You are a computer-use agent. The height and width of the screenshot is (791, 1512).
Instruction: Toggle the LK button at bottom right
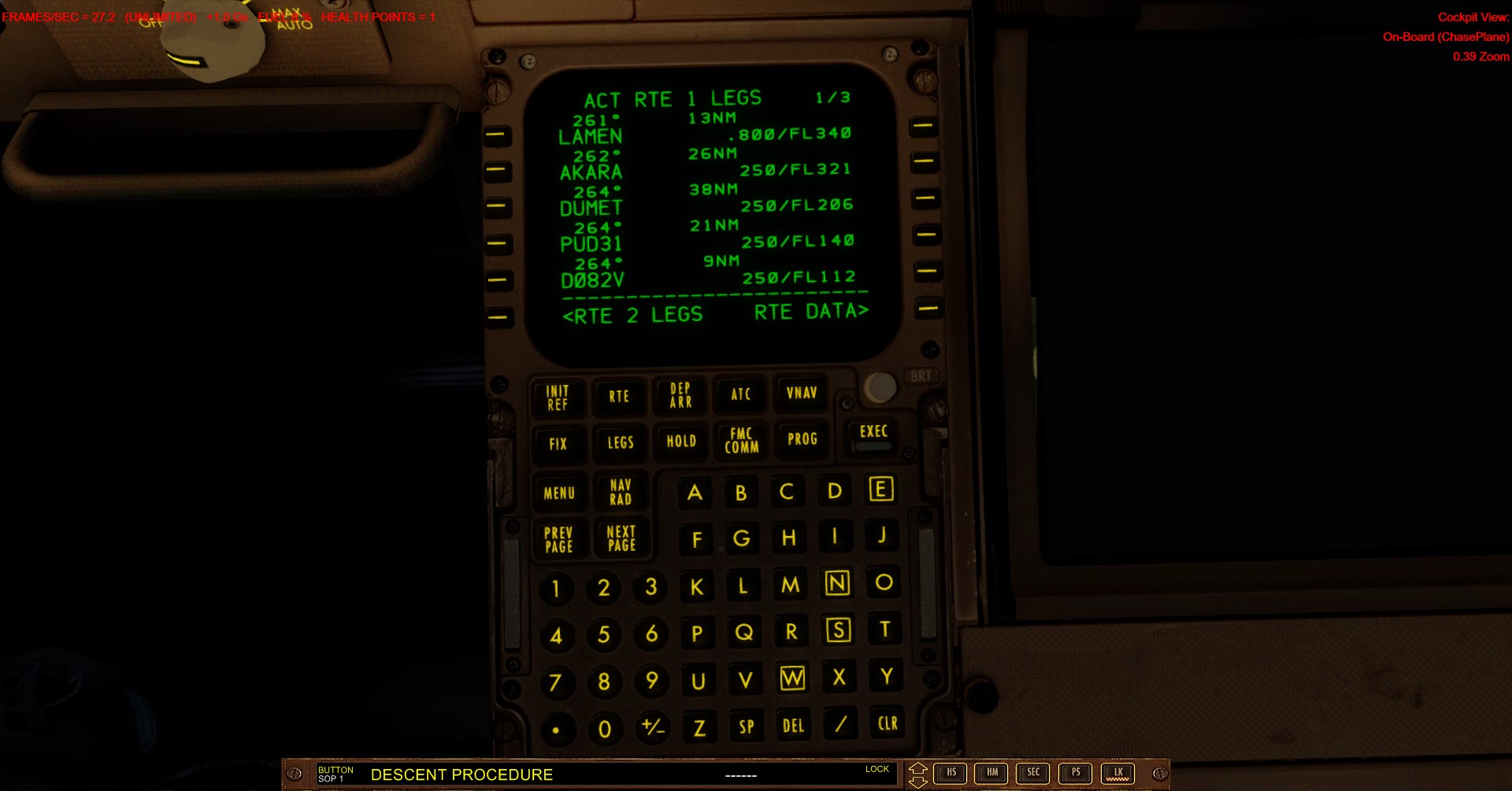point(1117,774)
